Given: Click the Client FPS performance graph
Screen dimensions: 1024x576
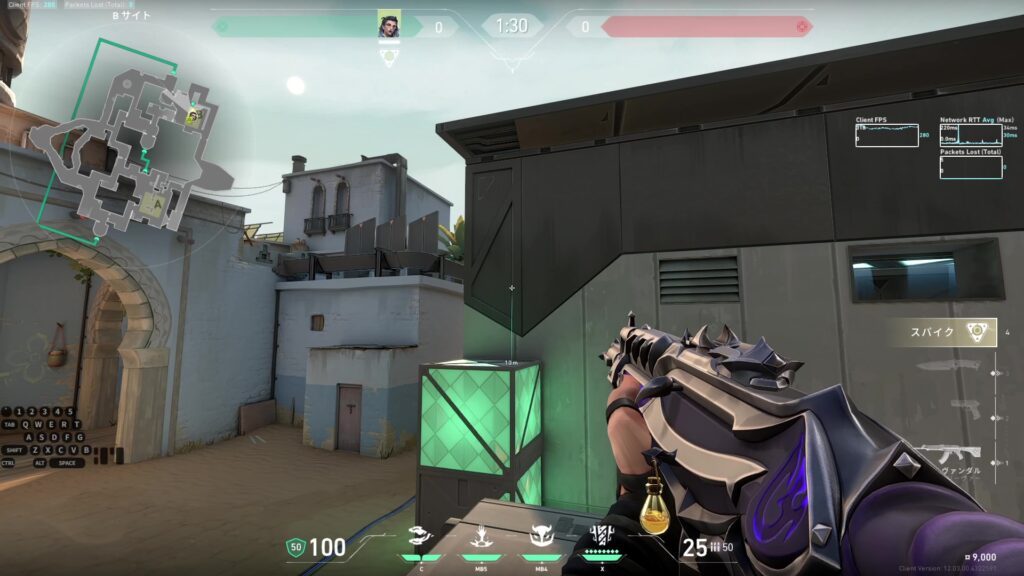Looking at the screenshot, I should (x=886, y=135).
